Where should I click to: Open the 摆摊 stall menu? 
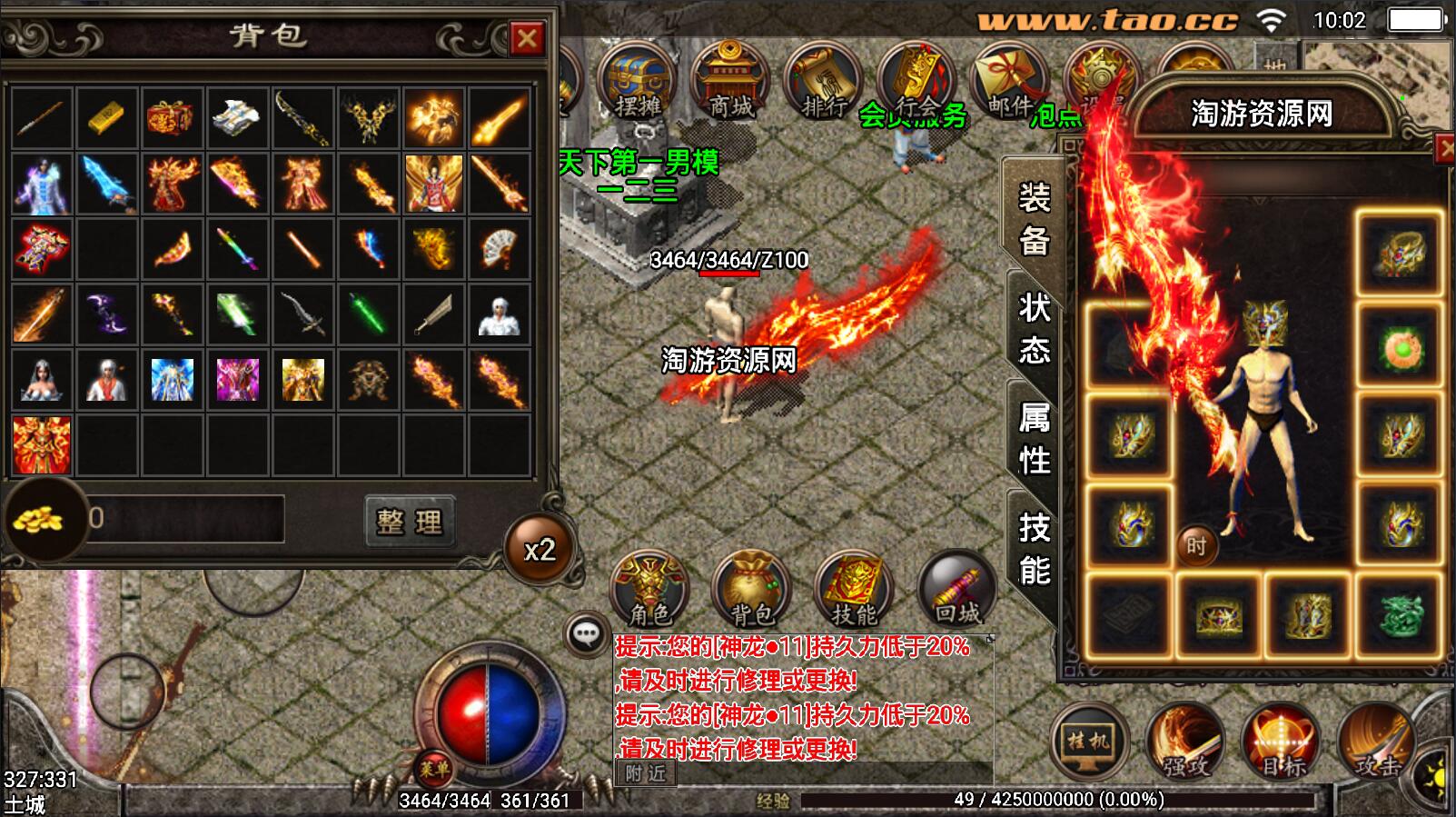pyautogui.click(x=638, y=86)
